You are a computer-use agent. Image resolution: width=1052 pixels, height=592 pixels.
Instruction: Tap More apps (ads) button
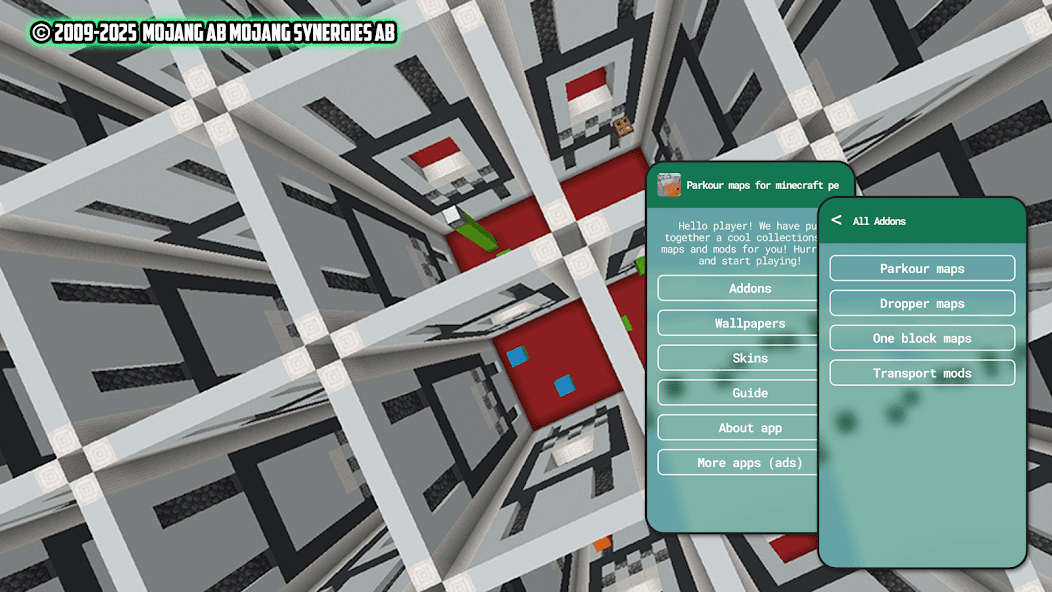tap(738, 463)
